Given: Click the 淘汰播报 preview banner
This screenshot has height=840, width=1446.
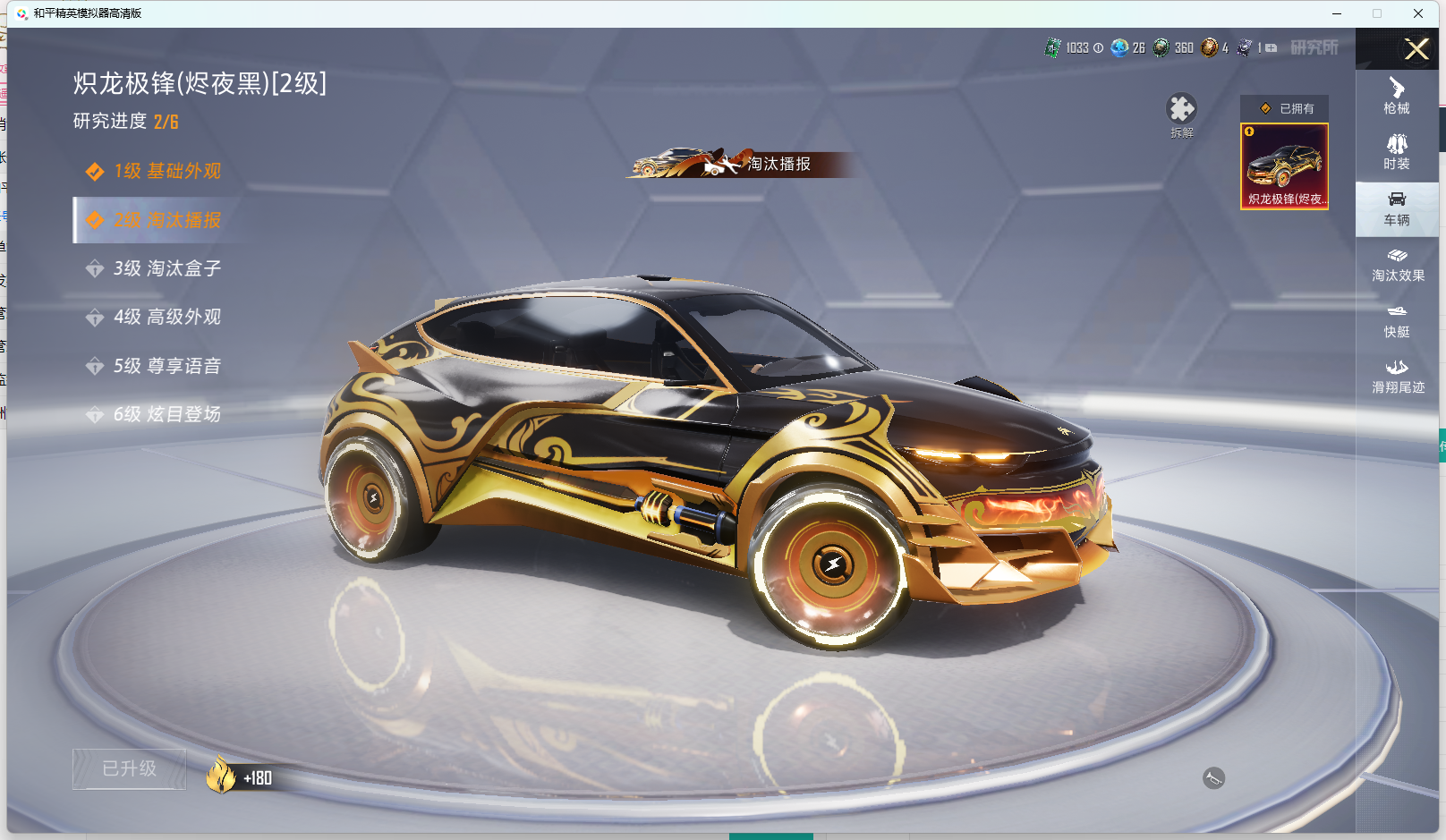Looking at the screenshot, I should pos(743,164).
